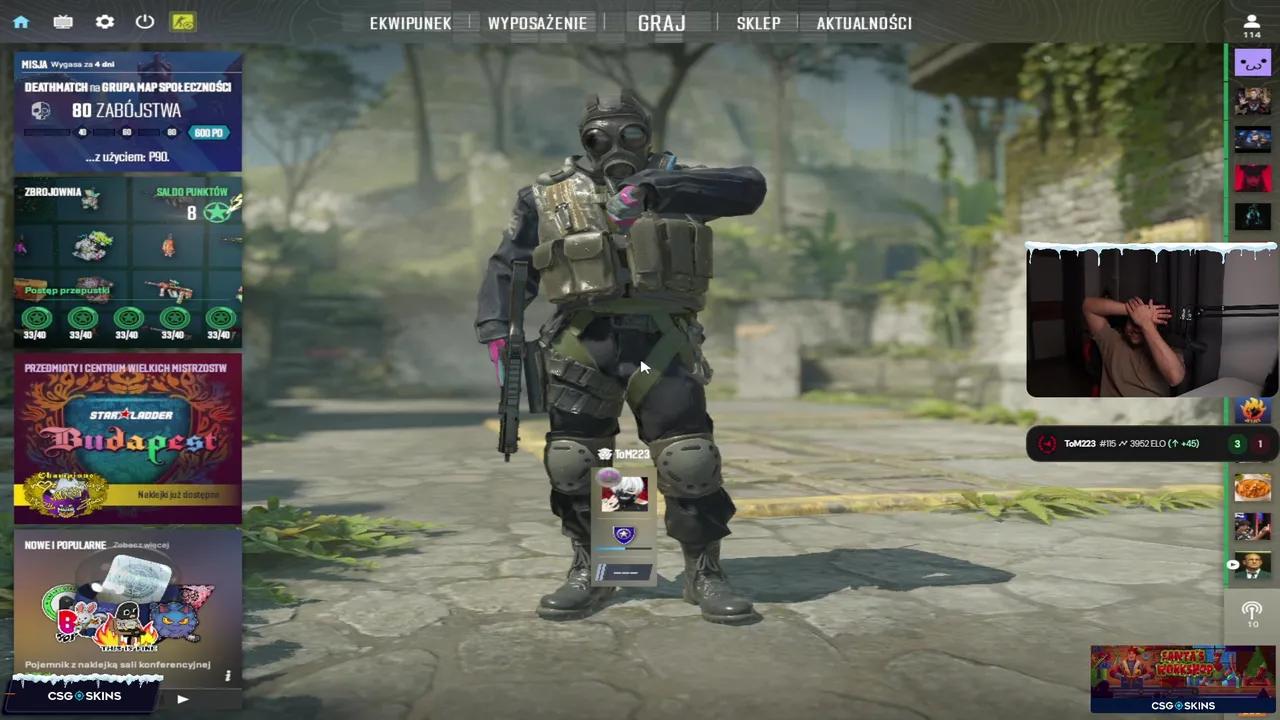1280x720 pixels.
Task: Open friends list via the person icon showing 114
Action: point(1251,22)
